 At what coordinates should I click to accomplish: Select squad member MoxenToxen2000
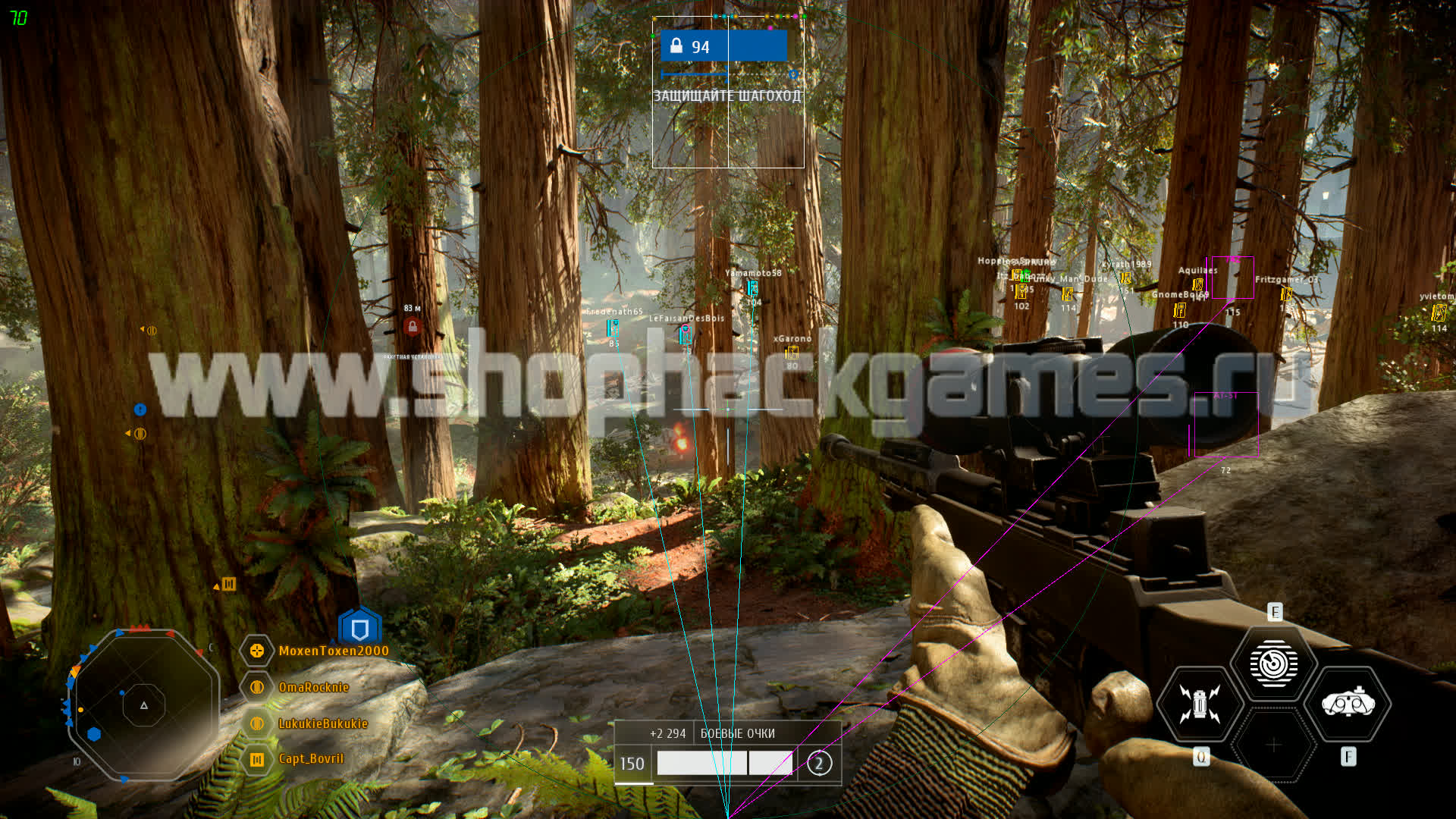tap(333, 651)
